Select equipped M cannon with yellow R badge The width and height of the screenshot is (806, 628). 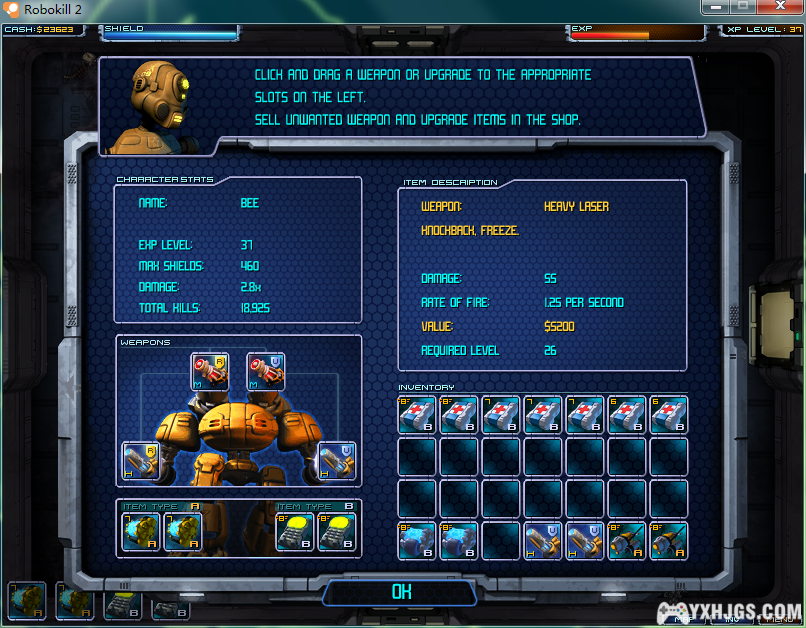[x=210, y=372]
